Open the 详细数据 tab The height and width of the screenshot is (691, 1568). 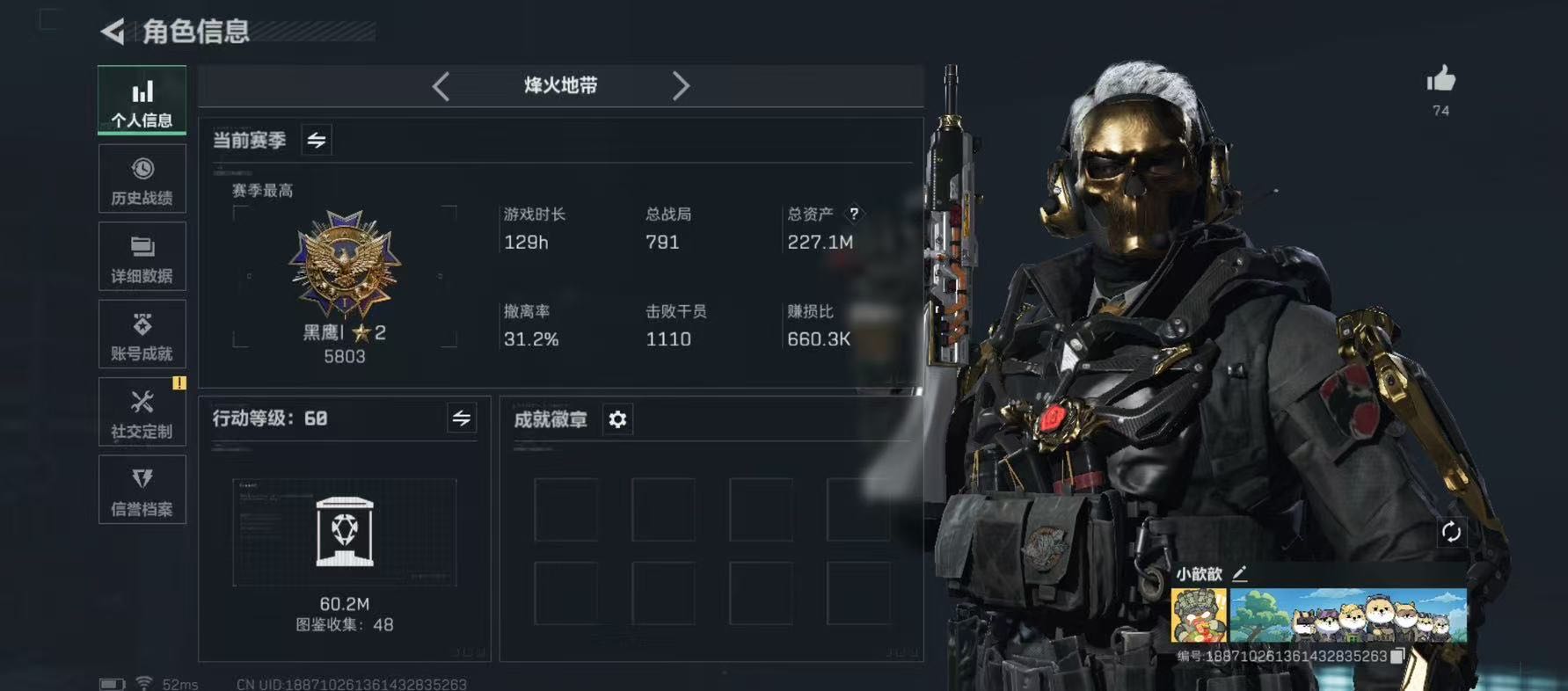(142, 257)
